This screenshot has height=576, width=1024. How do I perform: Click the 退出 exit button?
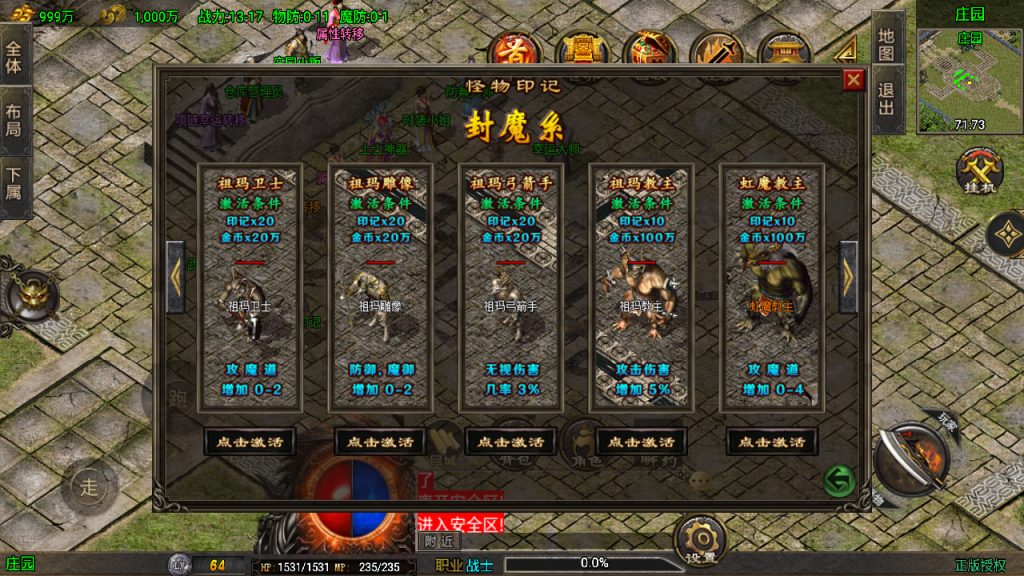click(x=887, y=100)
